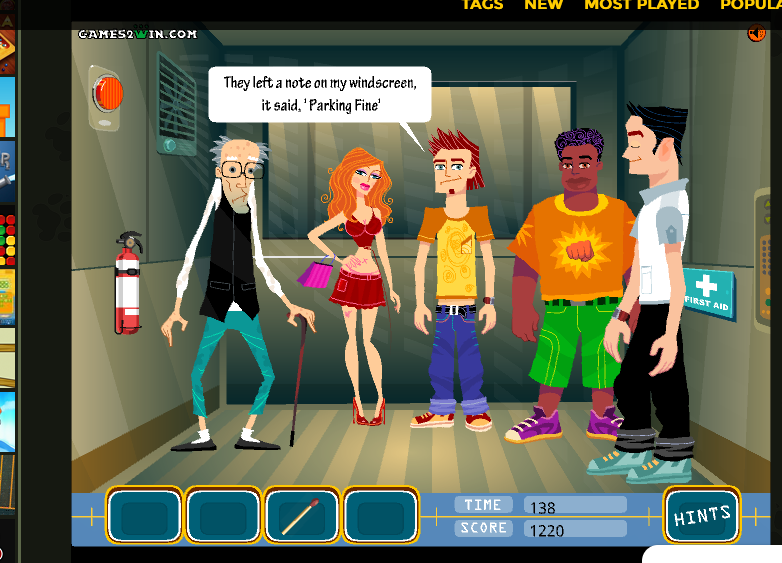The height and width of the screenshot is (563, 782).
Task: Open the Most Played games link
Action: [641, 5]
